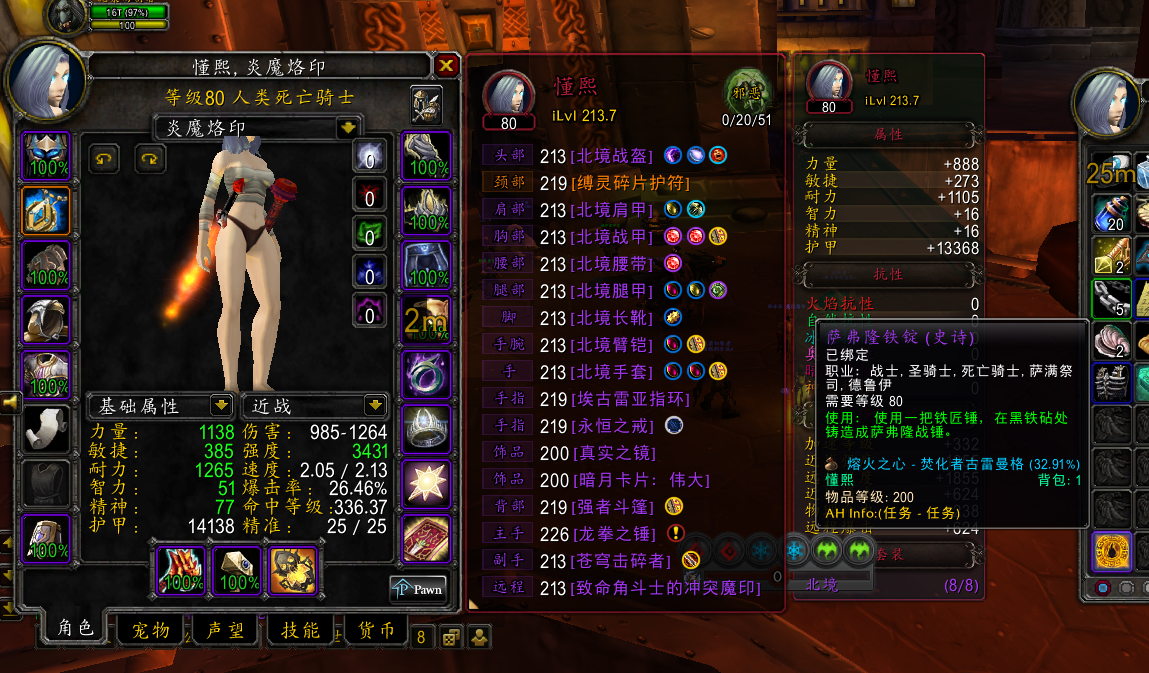Show the 货币 currency tab
Screen dimensions: 1149x673
(x=374, y=630)
